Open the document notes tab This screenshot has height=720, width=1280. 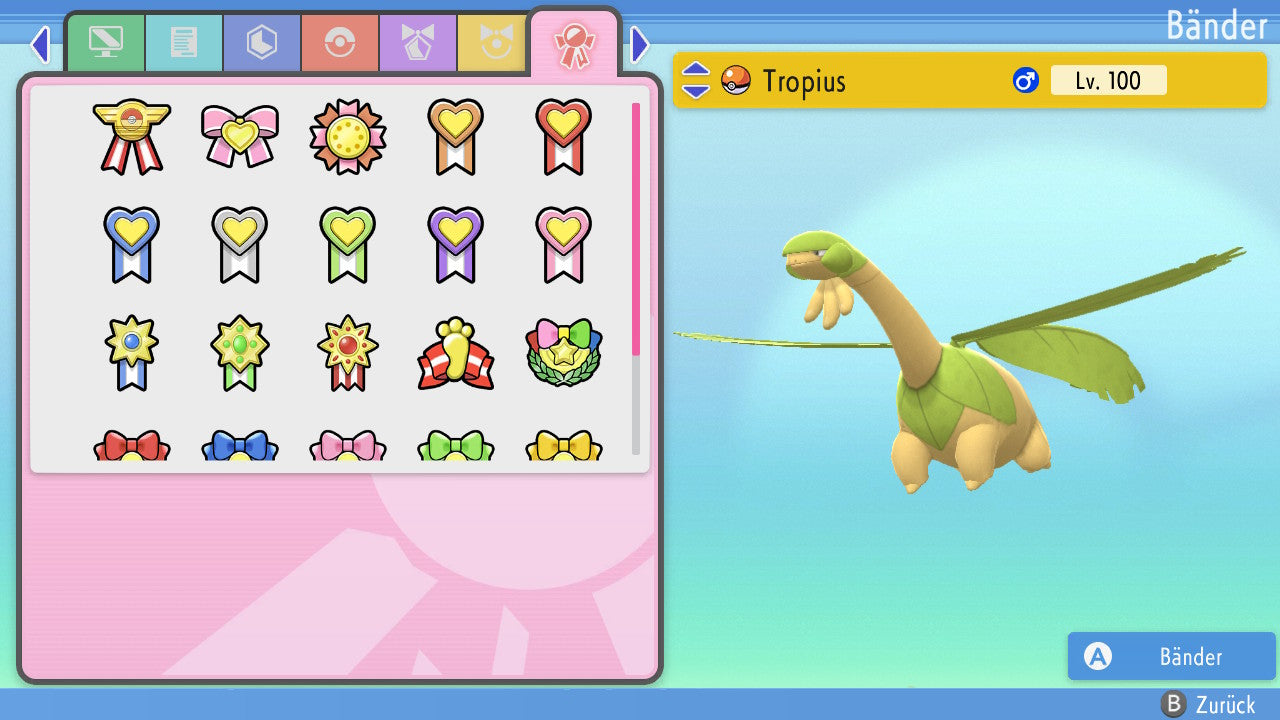tap(184, 43)
